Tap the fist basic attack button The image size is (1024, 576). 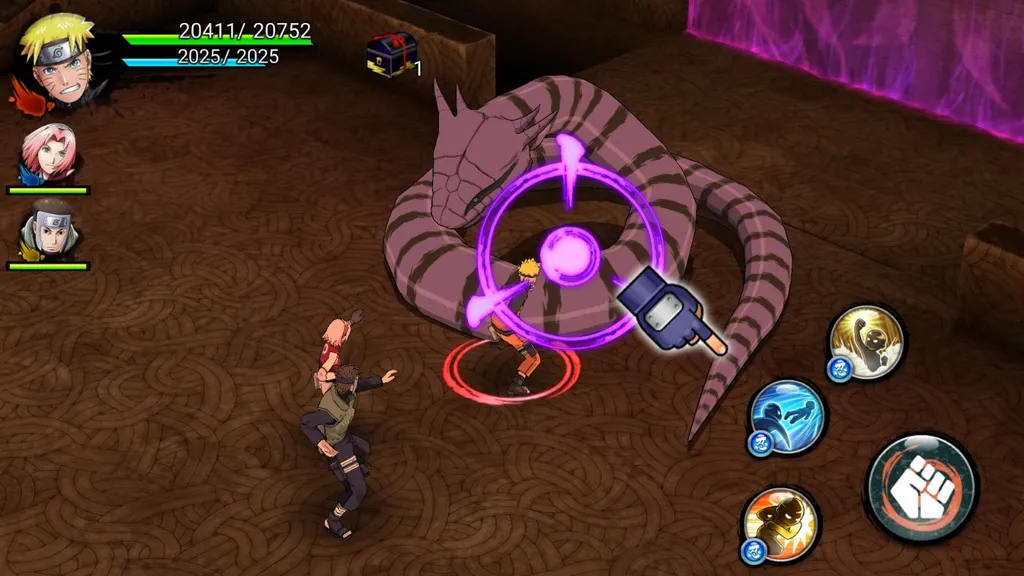tap(921, 489)
